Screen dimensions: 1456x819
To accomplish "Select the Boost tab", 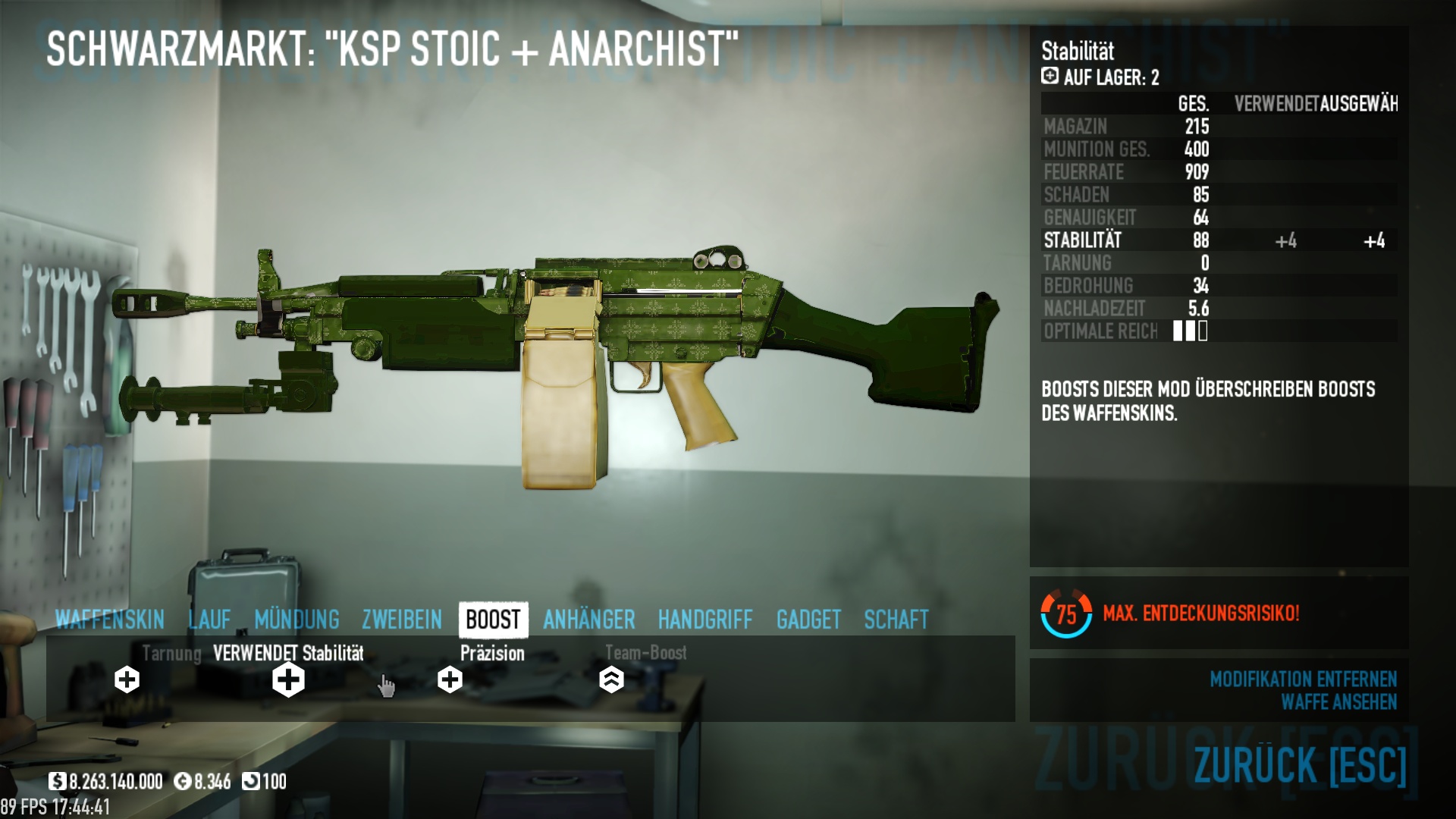I will click(x=493, y=620).
